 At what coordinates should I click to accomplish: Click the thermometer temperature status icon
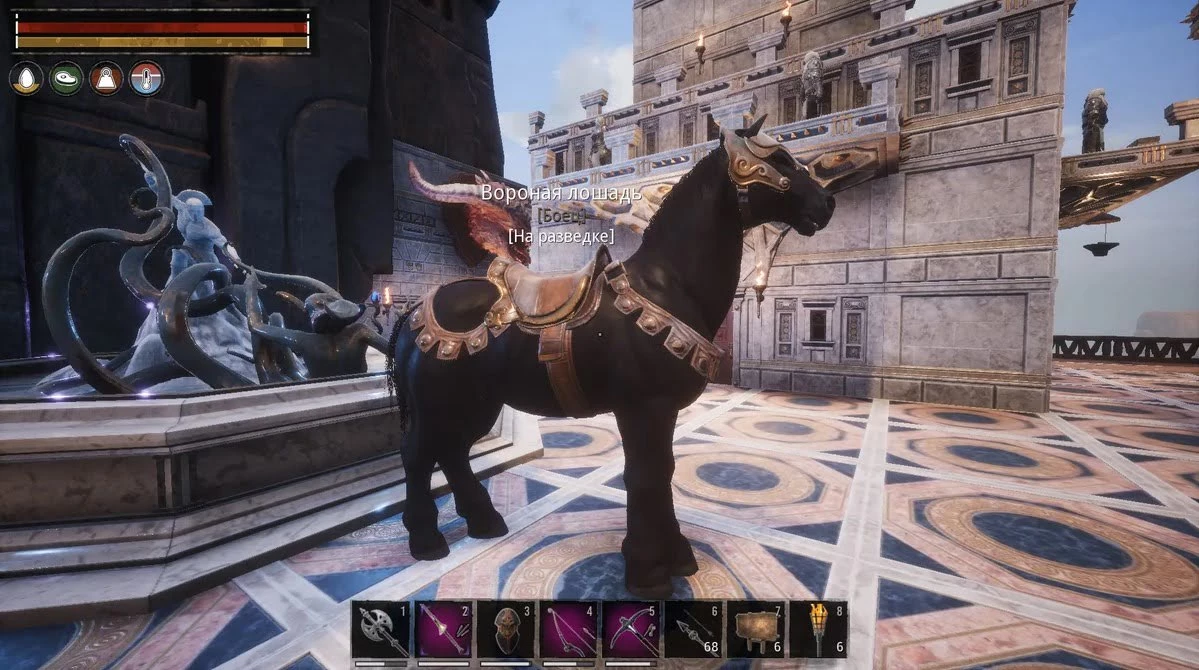pos(146,78)
